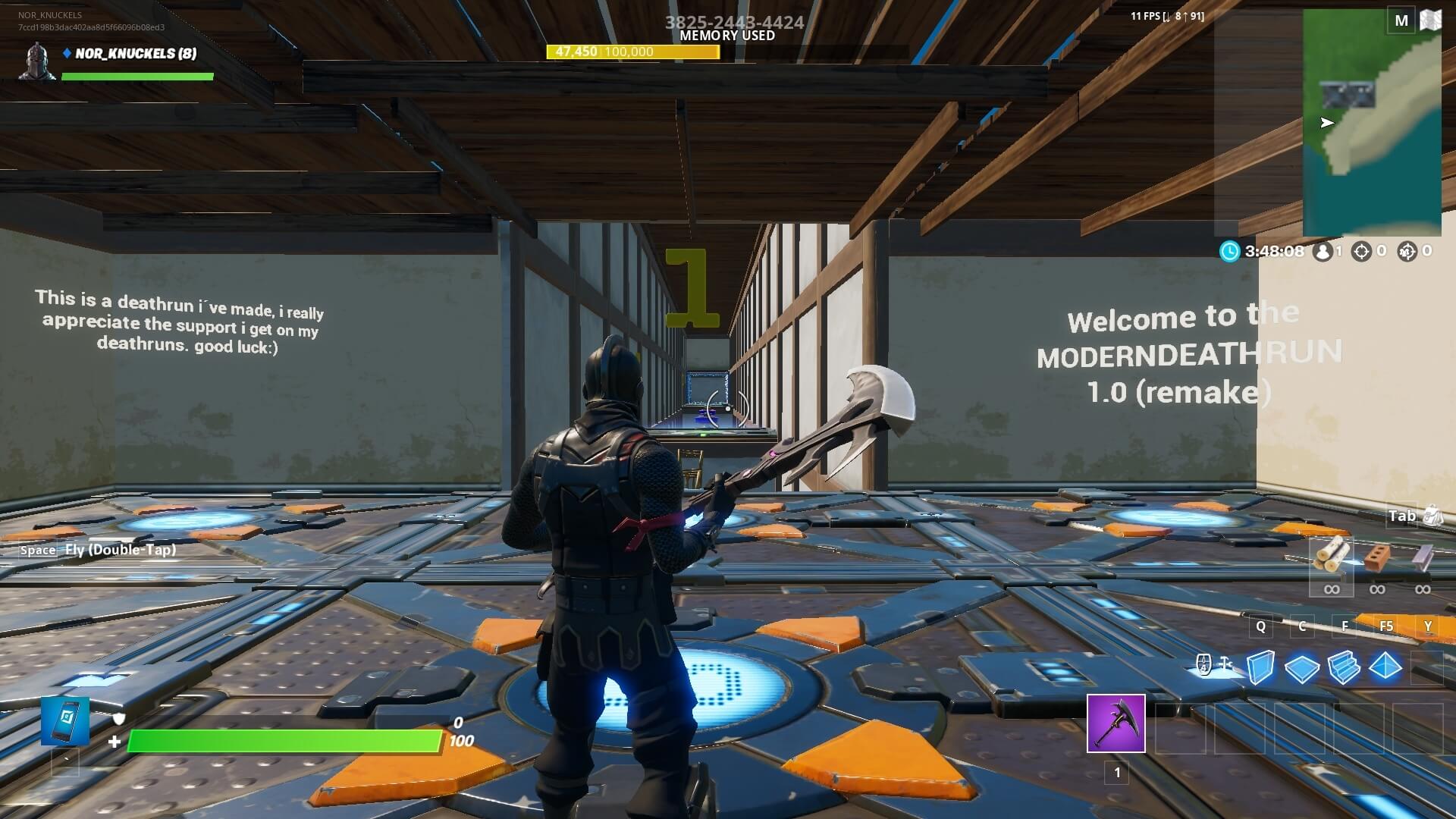1456x819 pixels.
Task: Open the Q quickbar slot
Action: point(1260,627)
